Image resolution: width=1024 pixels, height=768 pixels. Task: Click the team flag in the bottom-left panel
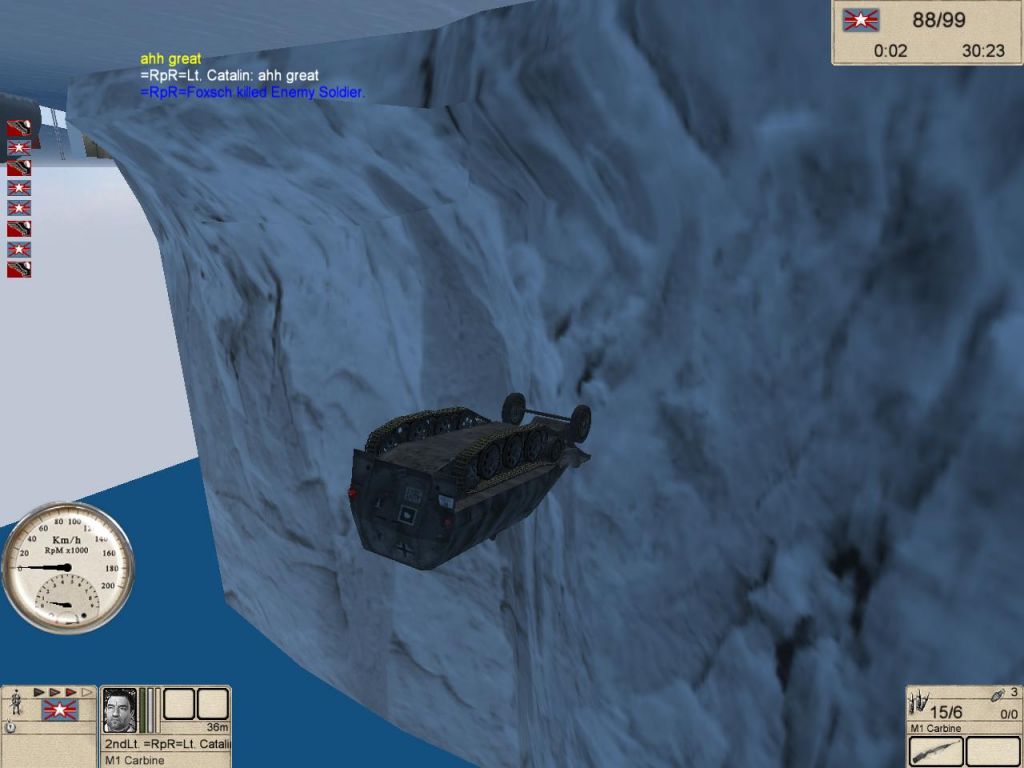(59, 711)
